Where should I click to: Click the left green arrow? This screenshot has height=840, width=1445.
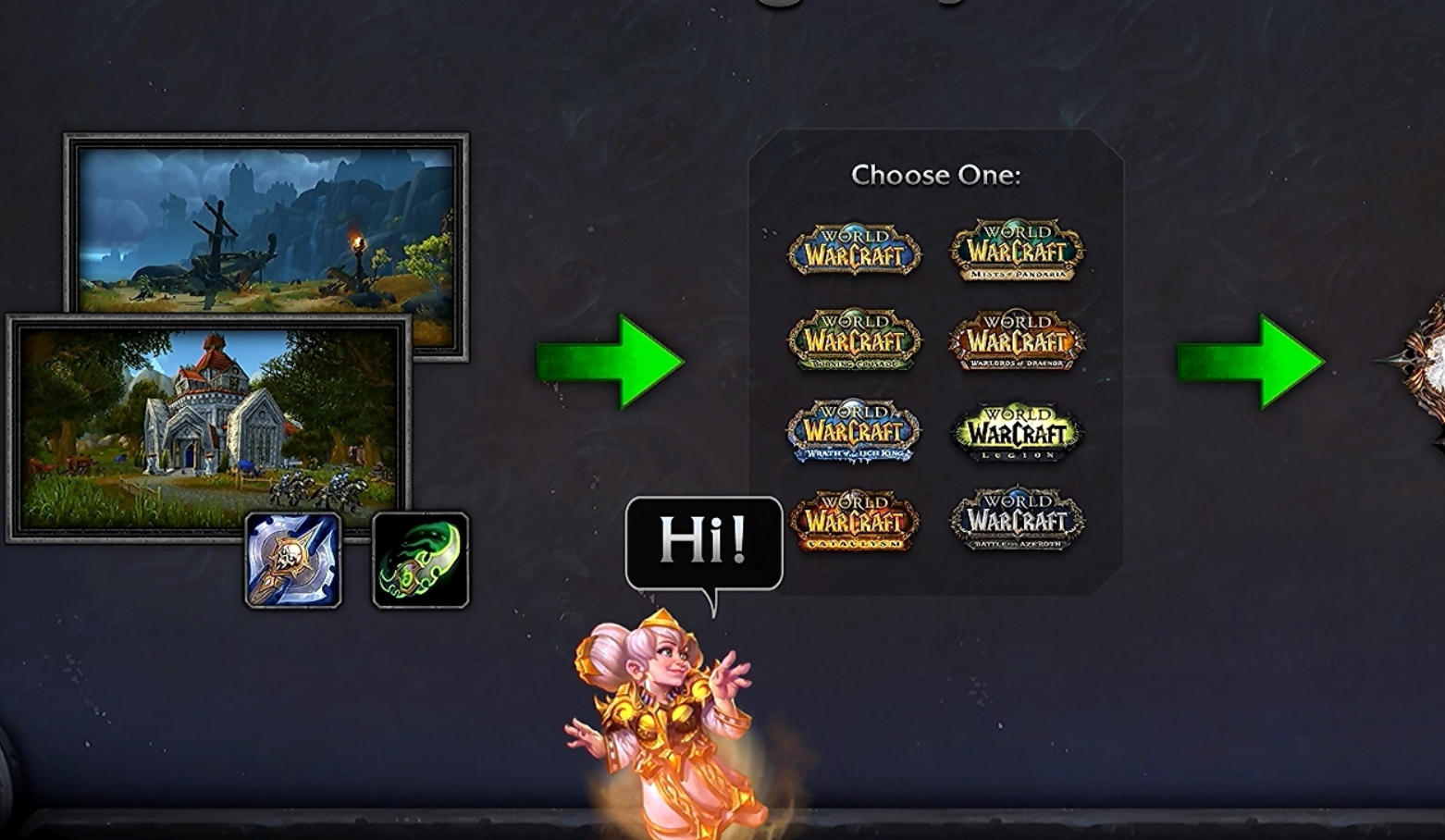611,361
